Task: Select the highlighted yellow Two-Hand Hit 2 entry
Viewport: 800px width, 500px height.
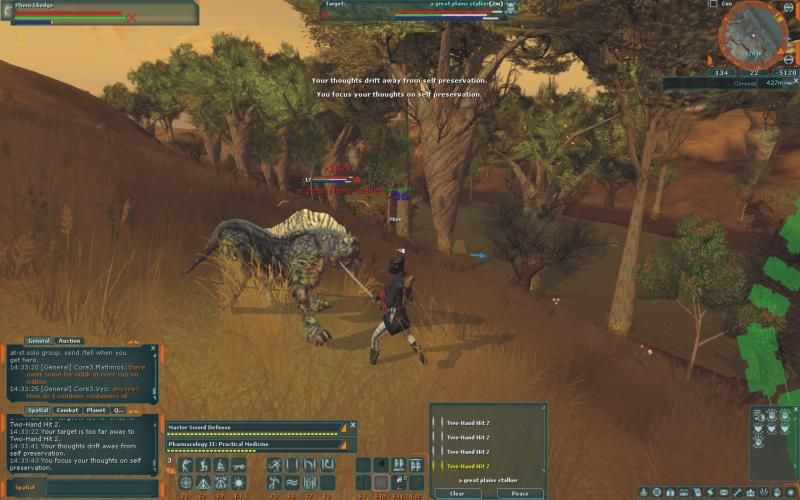Action: pos(468,466)
